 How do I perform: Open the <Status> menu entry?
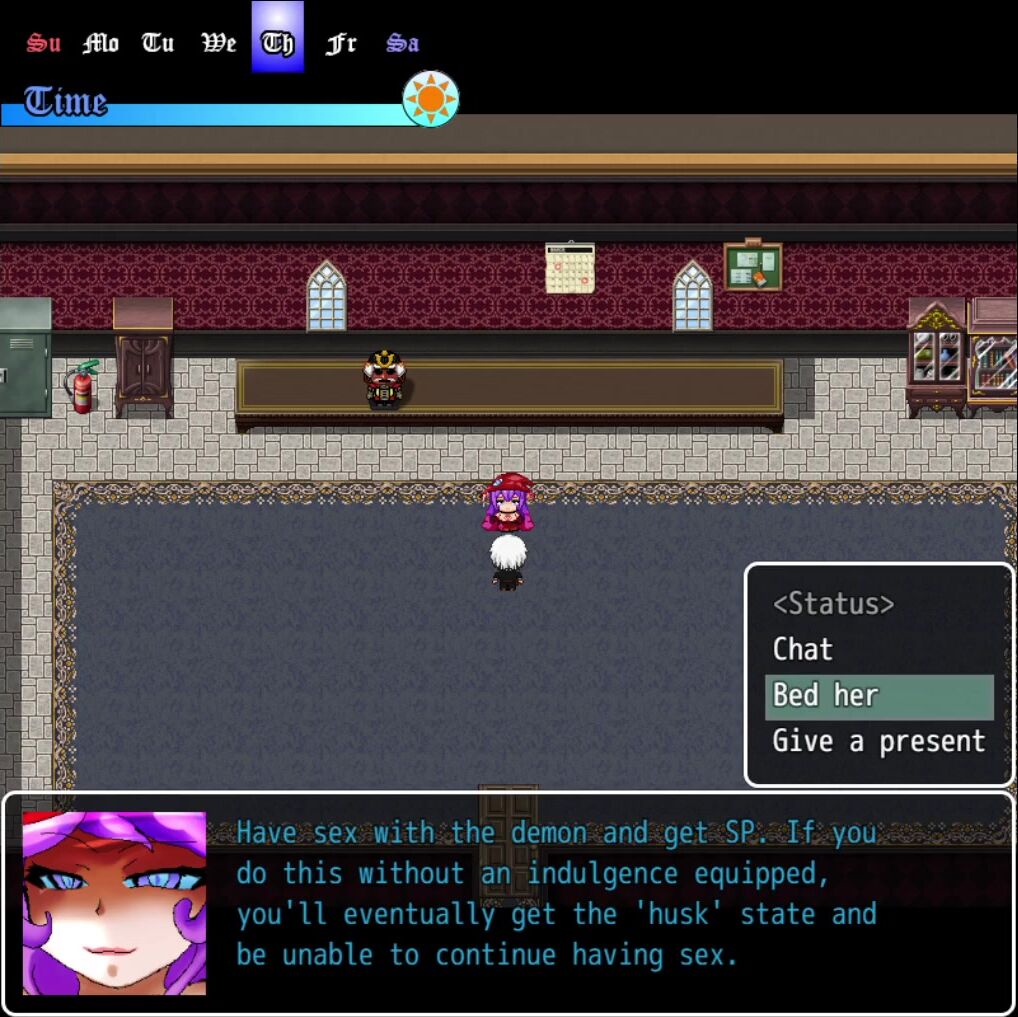pos(833,604)
